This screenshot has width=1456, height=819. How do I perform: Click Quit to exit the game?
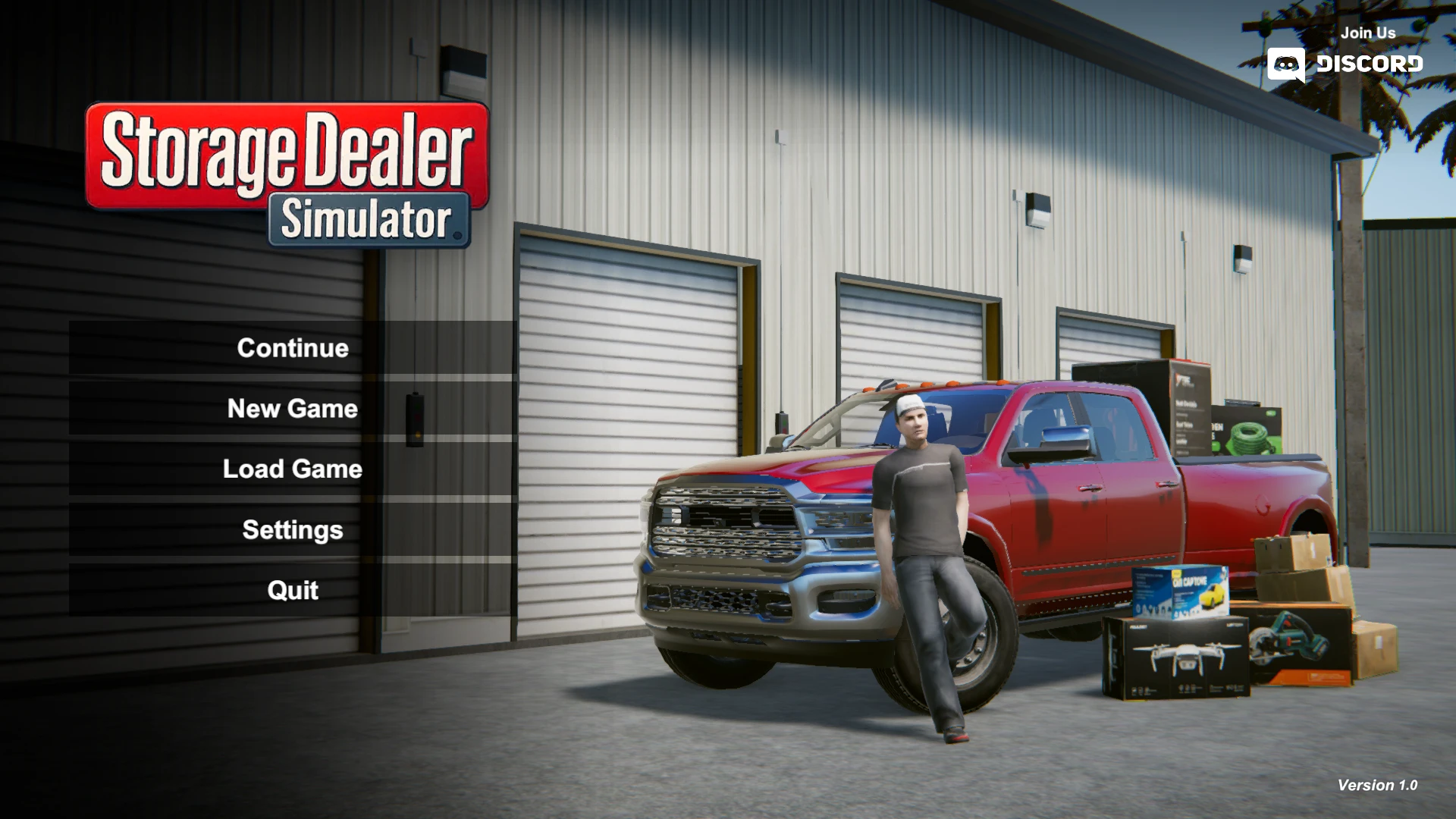[x=291, y=590]
